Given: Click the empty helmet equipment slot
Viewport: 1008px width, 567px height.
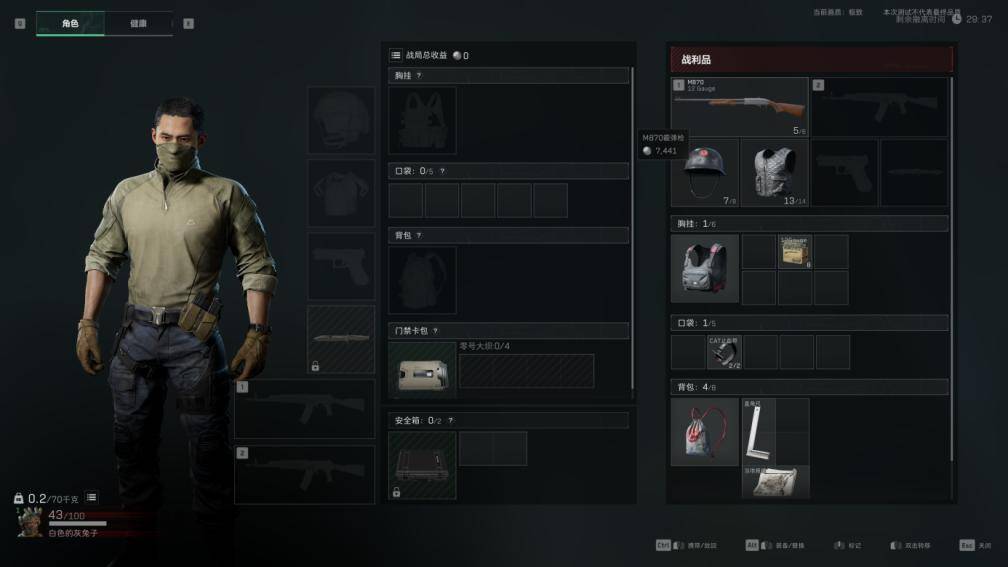Looking at the screenshot, I should point(341,119).
